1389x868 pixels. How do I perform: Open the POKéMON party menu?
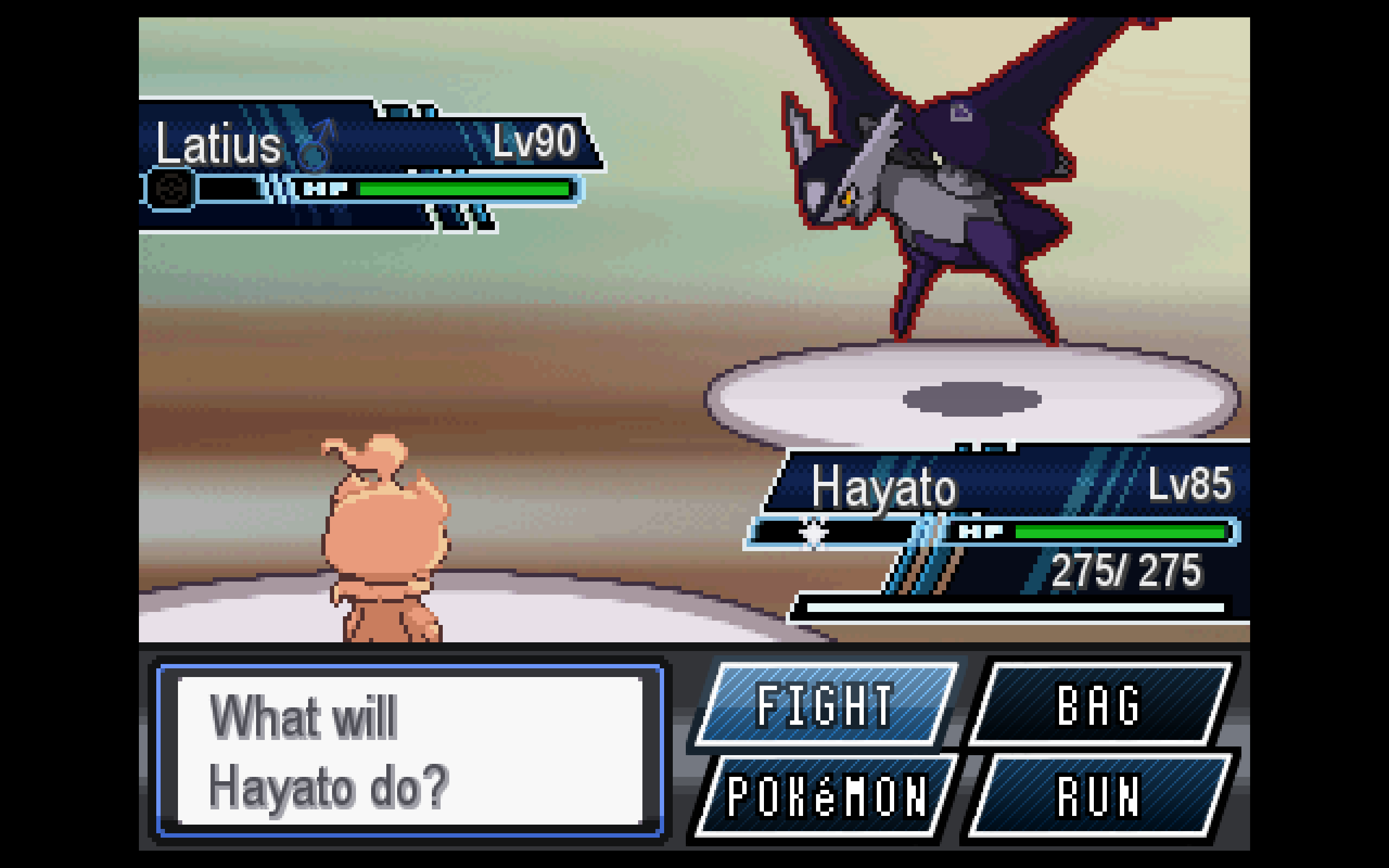click(825, 796)
